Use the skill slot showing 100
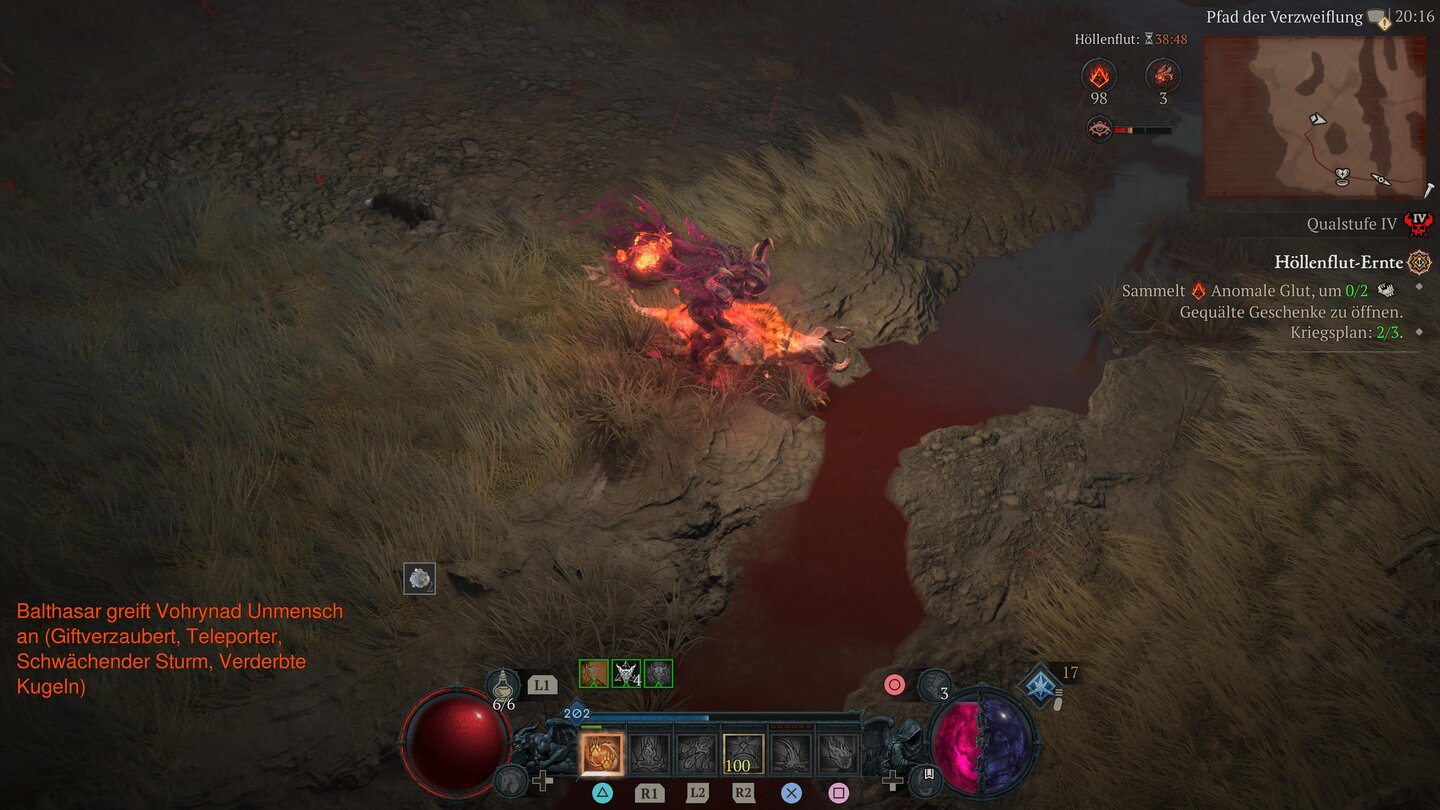 [x=743, y=754]
